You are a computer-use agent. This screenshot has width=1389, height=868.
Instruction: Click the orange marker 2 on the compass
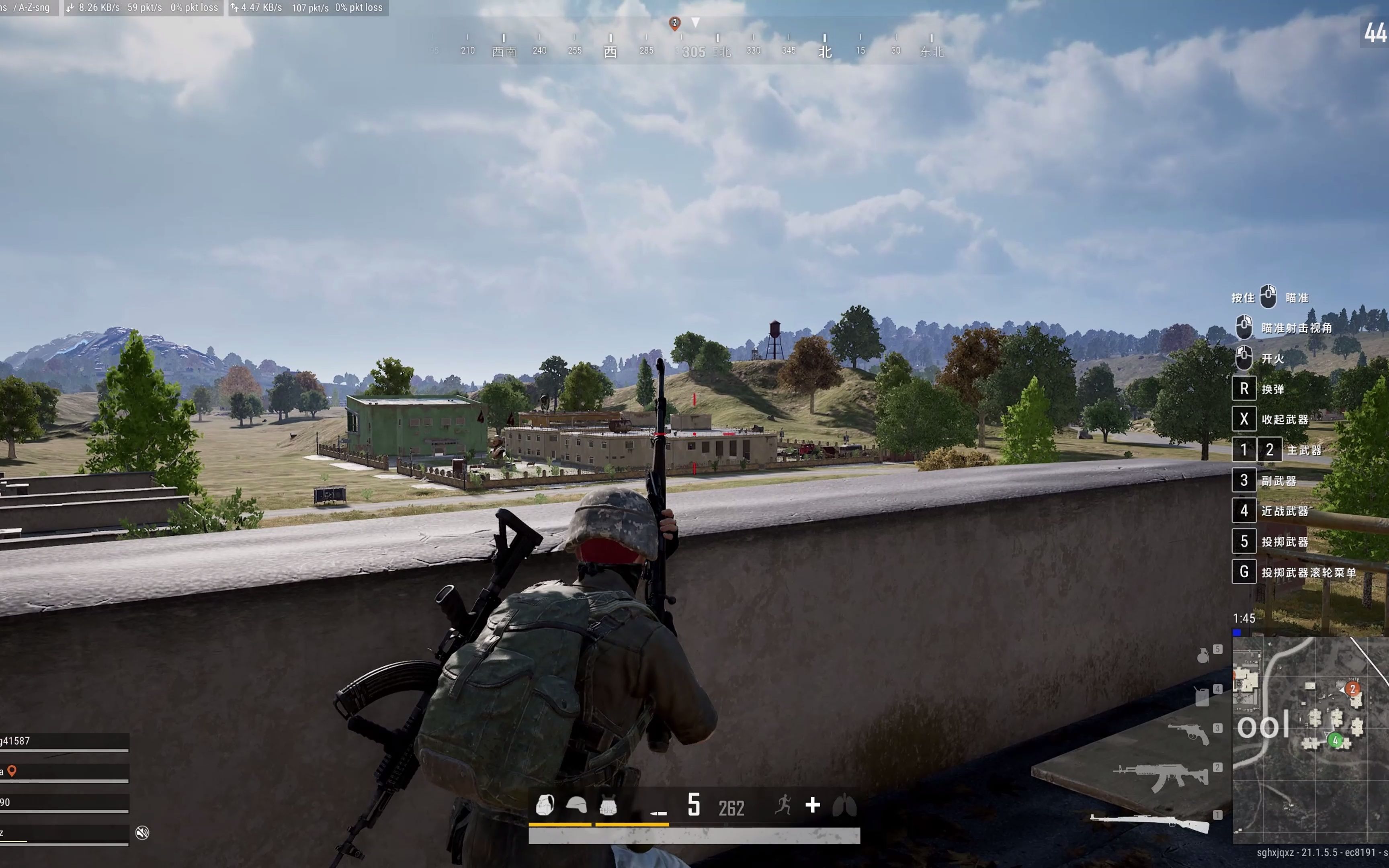pyautogui.click(x=674, y=23)
